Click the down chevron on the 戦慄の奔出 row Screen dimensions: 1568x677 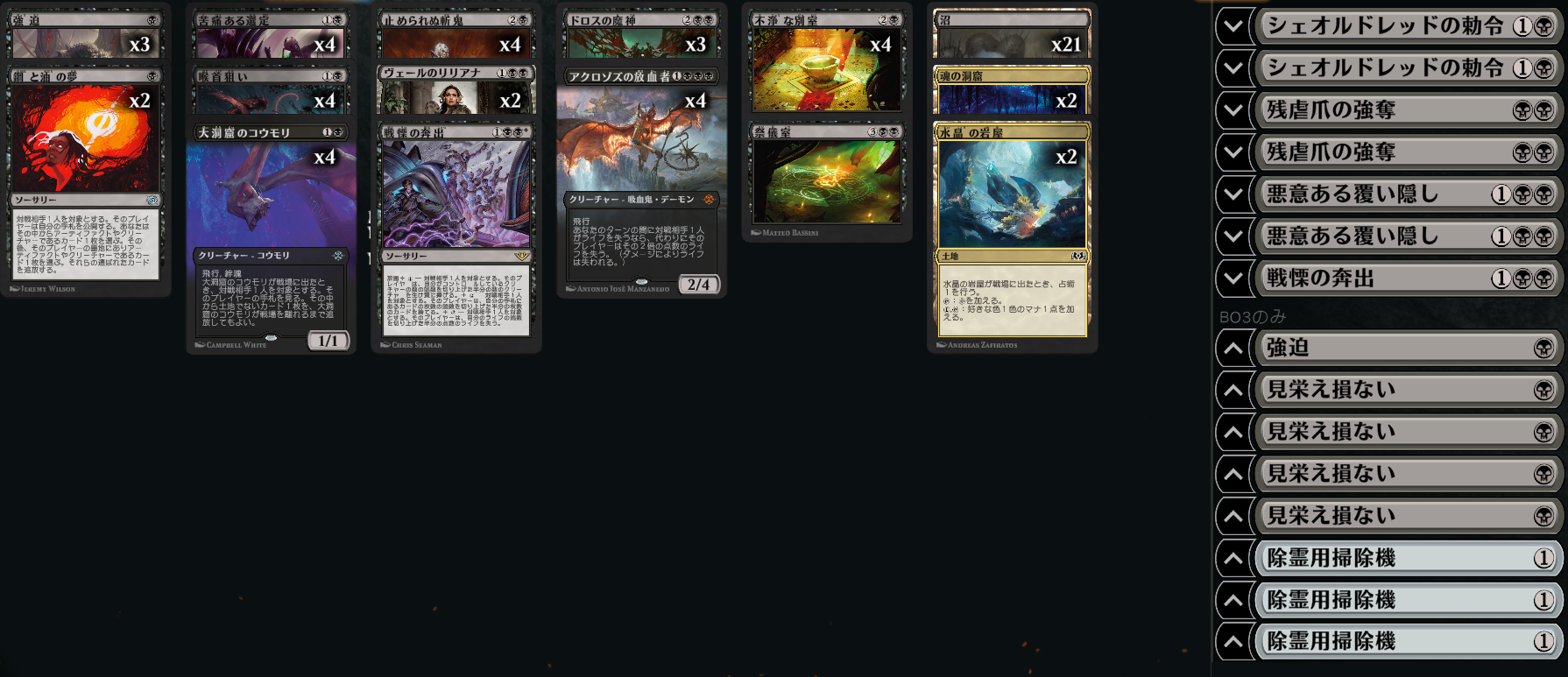pos(1233,278)
